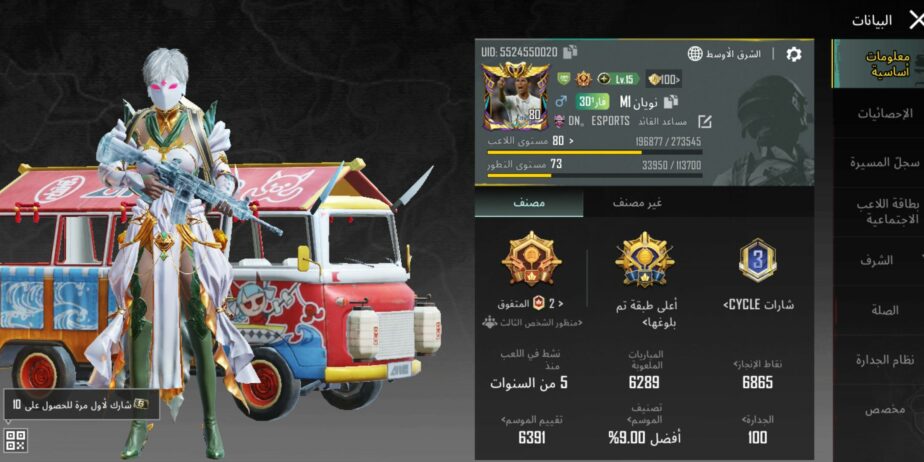This screenshot has width=924, height=462.
Task: Select the مصنف ranked tab
Action: (529, 203)
